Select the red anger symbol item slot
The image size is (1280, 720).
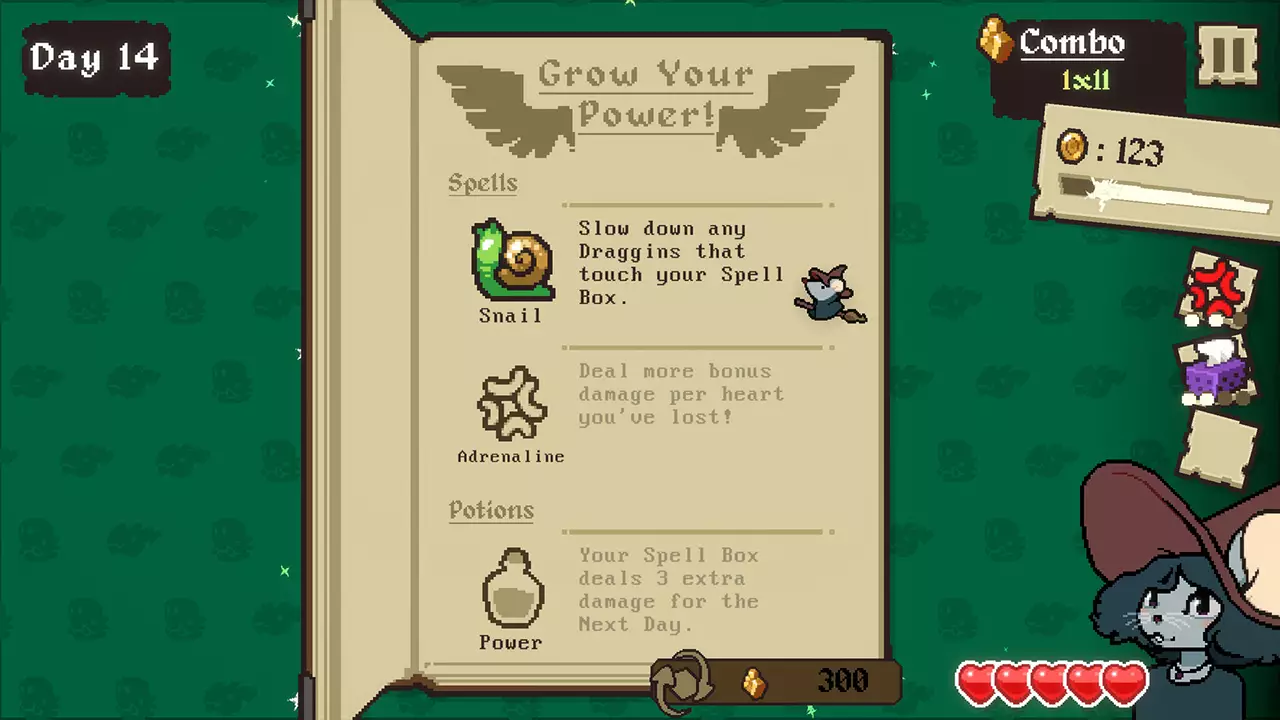(1217, 290)
